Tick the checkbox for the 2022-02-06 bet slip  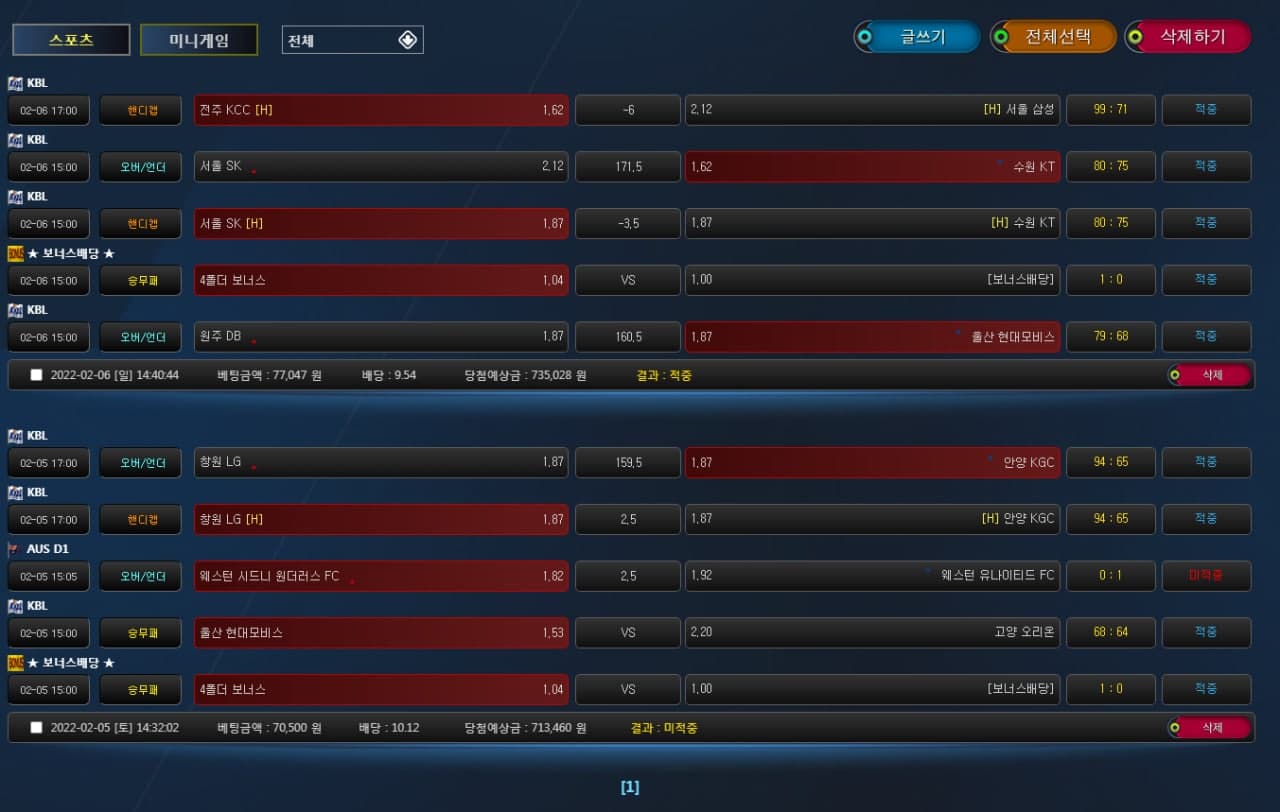coord(37,375)
